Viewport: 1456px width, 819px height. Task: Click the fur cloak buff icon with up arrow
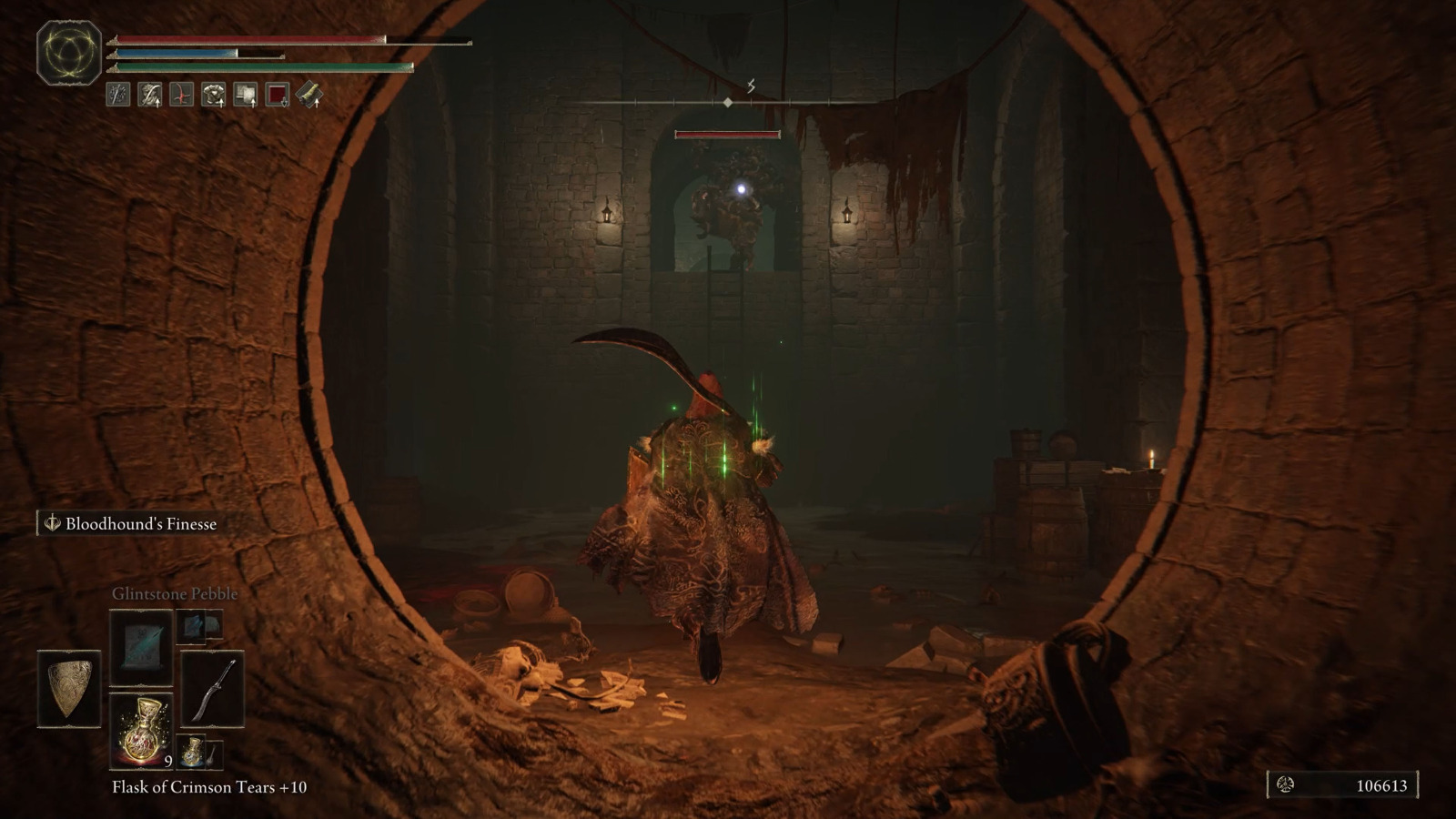[x=148, y=94]
